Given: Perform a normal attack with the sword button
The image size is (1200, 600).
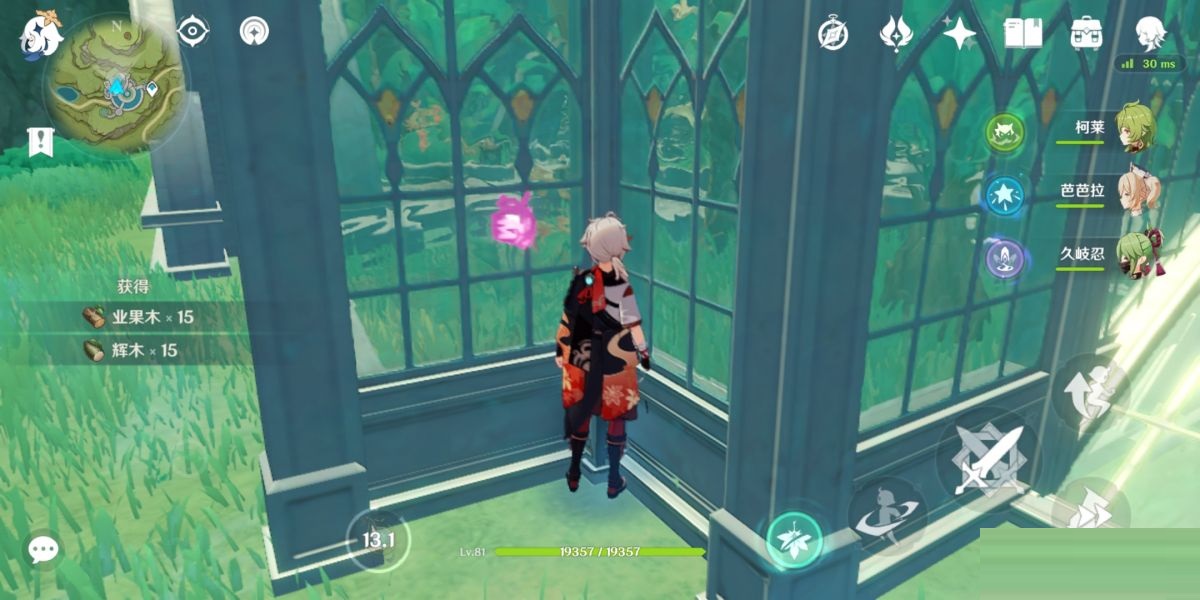Looking at the screenshot, I should pos(988,459).
